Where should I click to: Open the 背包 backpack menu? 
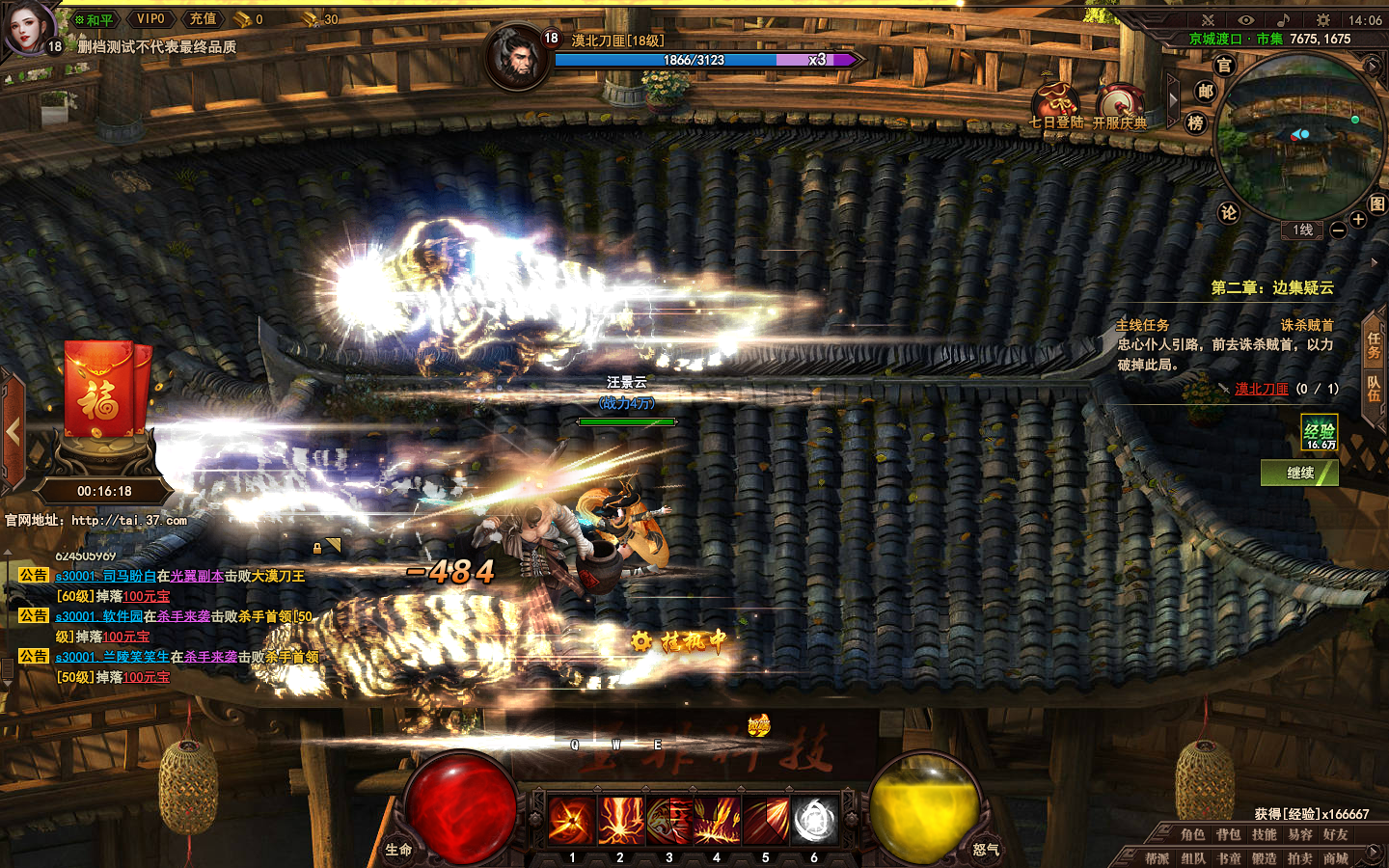[x=1228, y=835]
